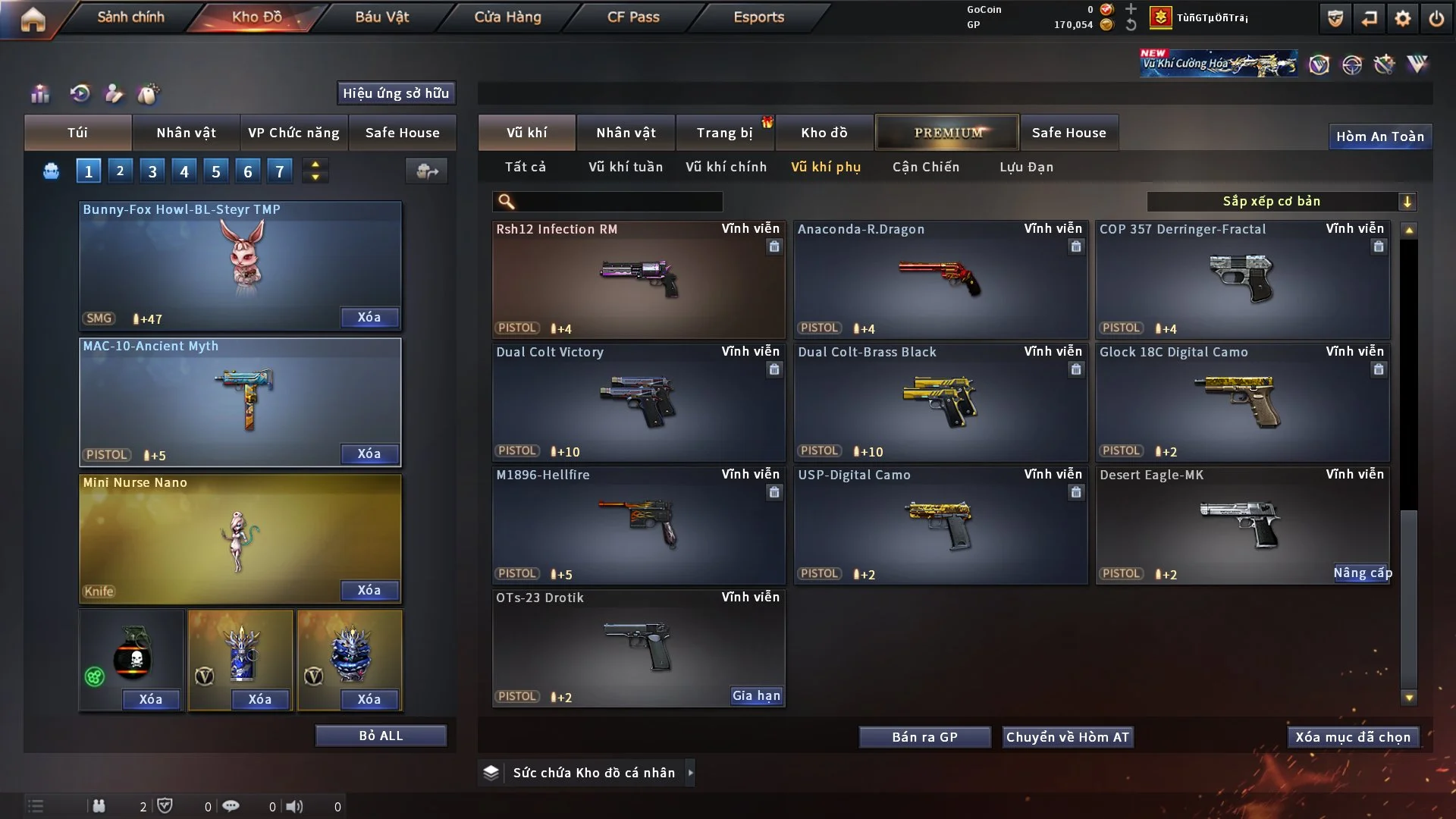Screen dimensions: 1456x819
Task: Click Chuyển về Hòm AT
Action: coord(1067,737)
